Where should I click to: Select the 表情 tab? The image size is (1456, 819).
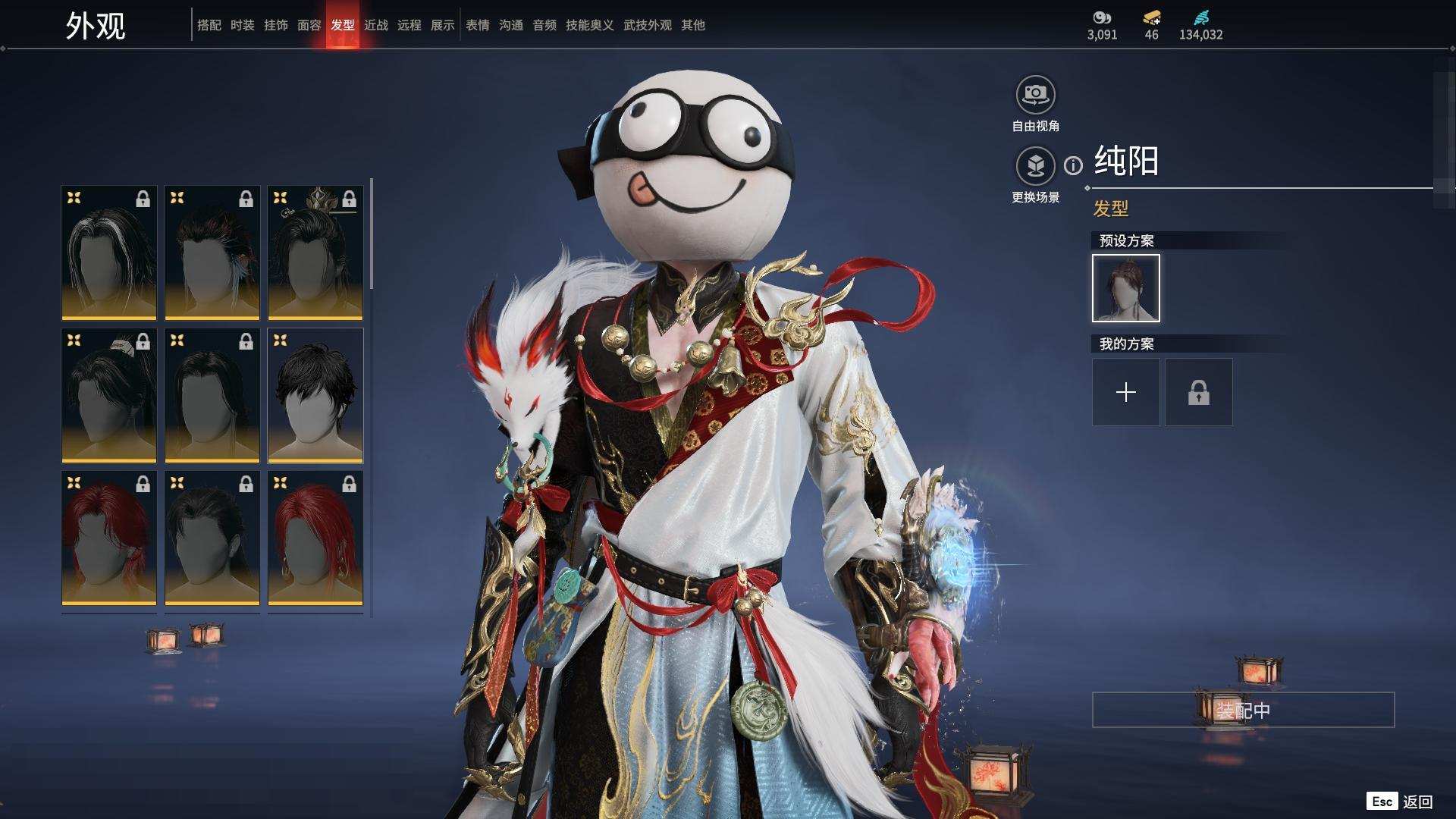click(x=477, y=25)
